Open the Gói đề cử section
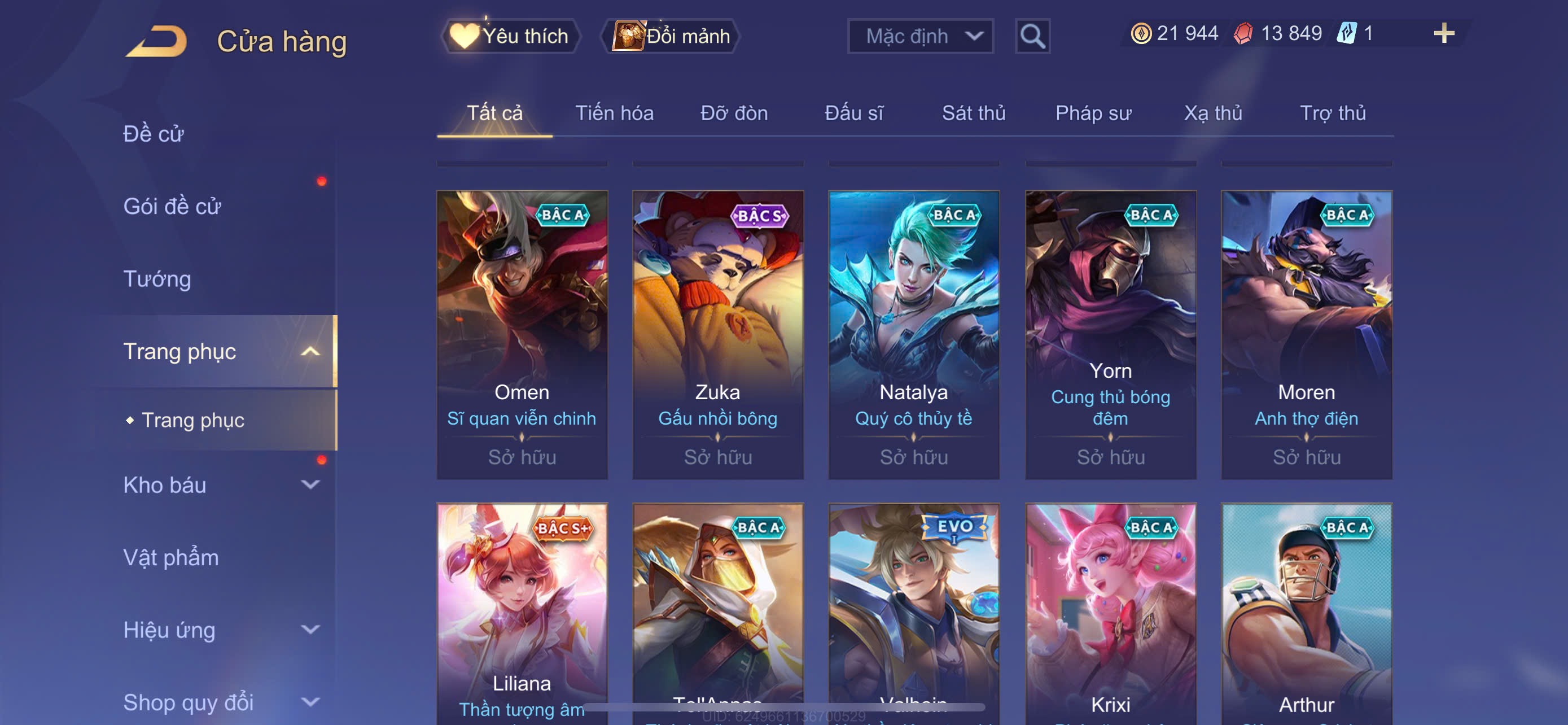This screenshot has width=1568, height=725. [172, 206]
